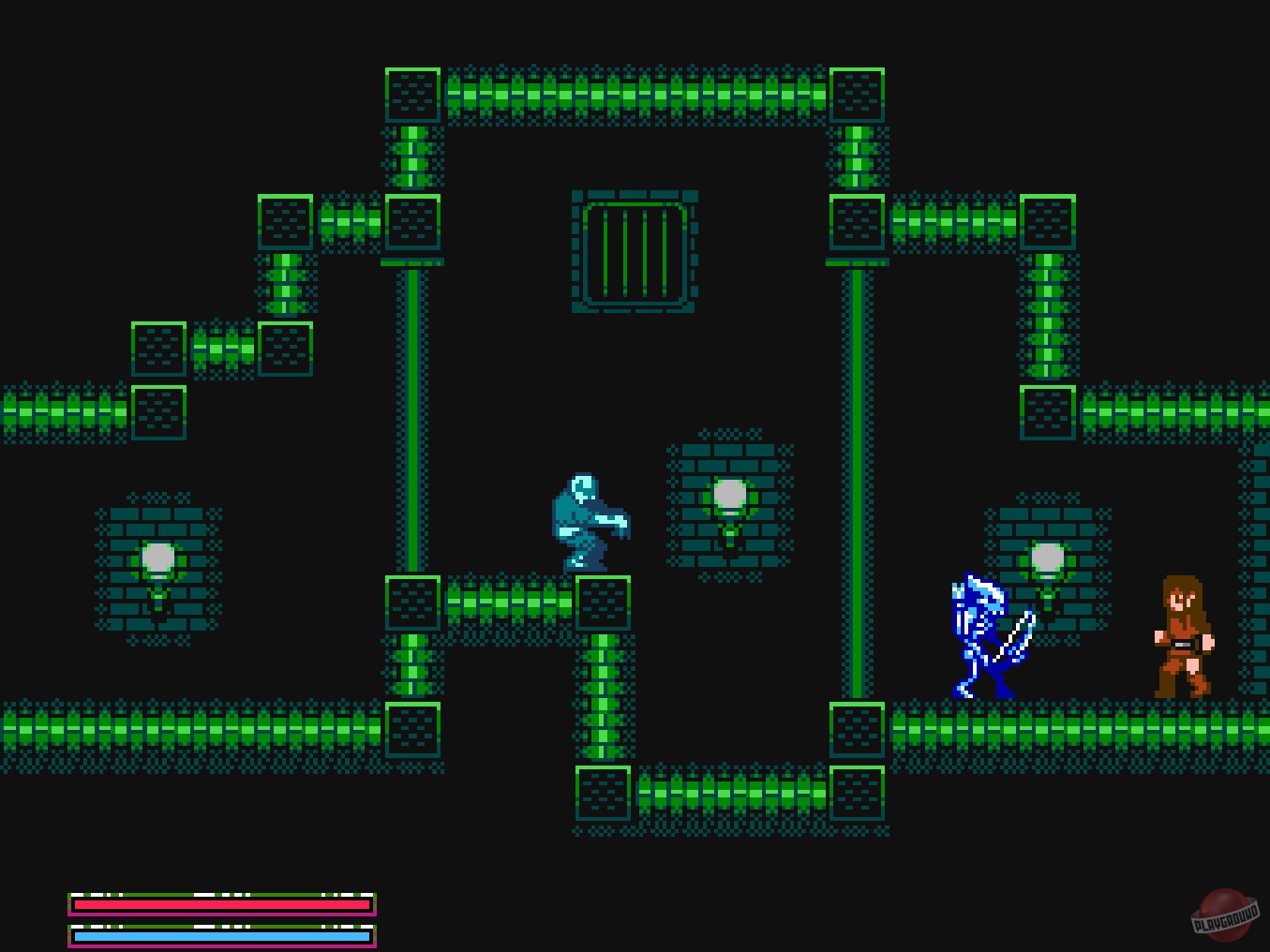The height and width of the screenshot is (952, 1270).
Task: Click the torch beside the skeleton warrior
Action: coord(1048,562)
